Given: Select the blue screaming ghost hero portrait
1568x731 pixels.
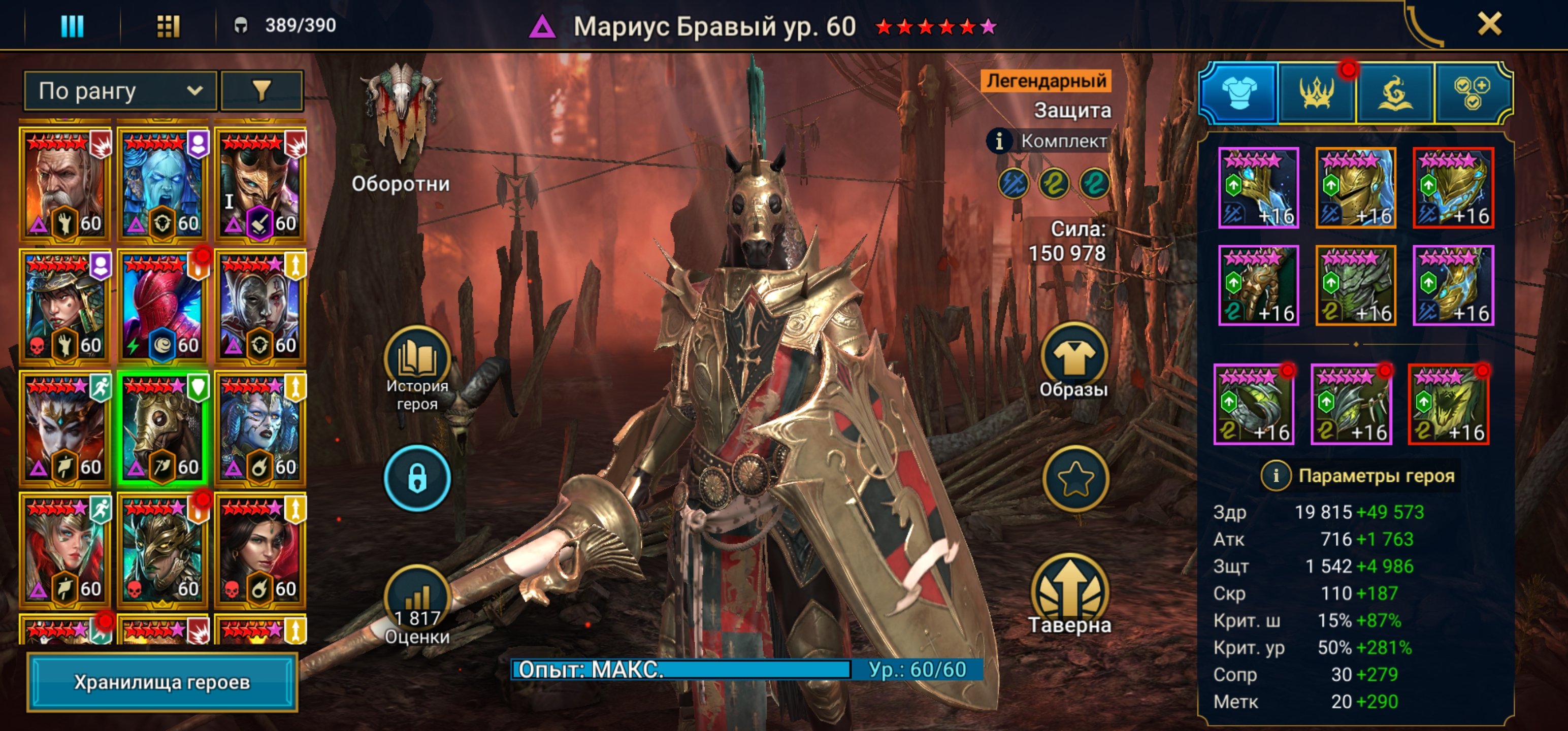Looking at the screenshot, I should [x=162, y=184].
